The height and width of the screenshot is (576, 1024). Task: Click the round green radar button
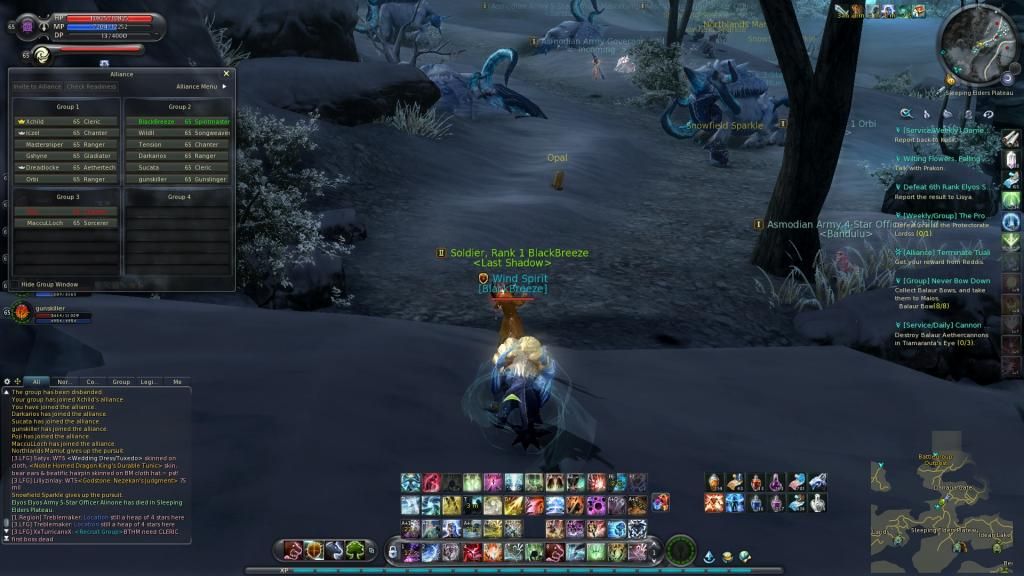[680, 549]
